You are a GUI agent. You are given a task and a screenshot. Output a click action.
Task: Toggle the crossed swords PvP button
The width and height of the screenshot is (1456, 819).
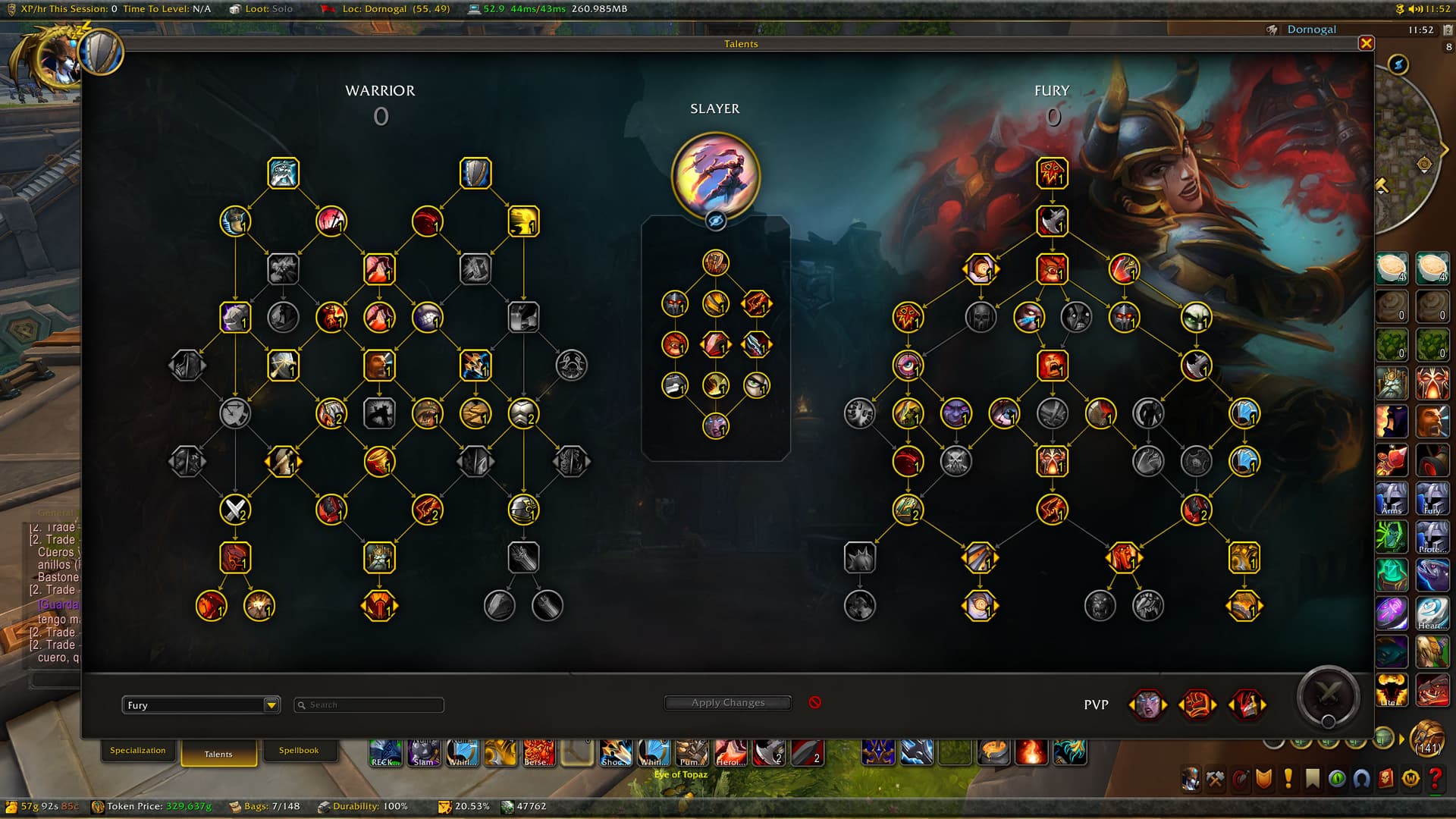pyautogui.click(x=1328, y=693)
